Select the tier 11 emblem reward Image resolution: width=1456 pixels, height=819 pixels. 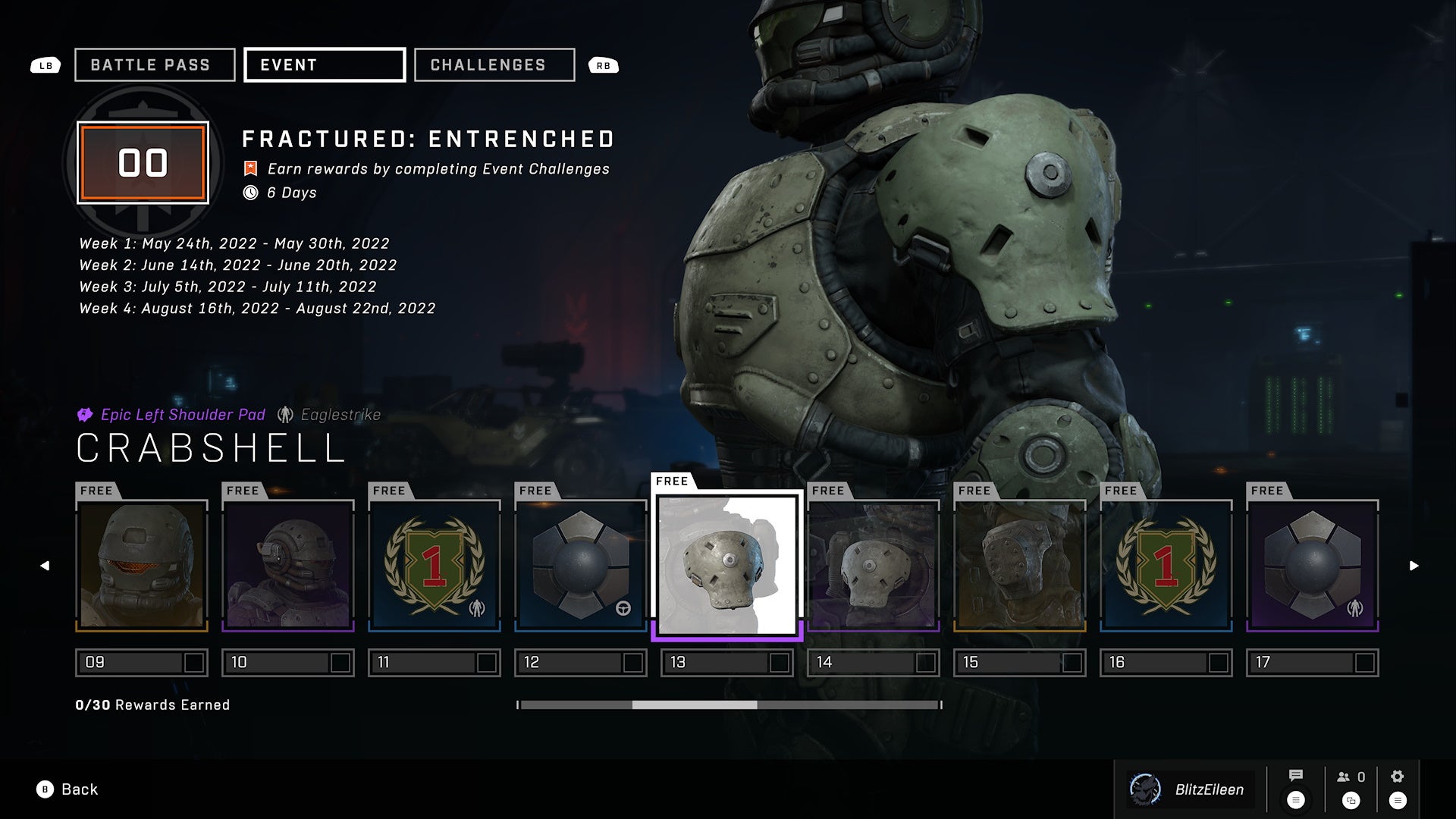pyautogui.click(x=435, y=566)
